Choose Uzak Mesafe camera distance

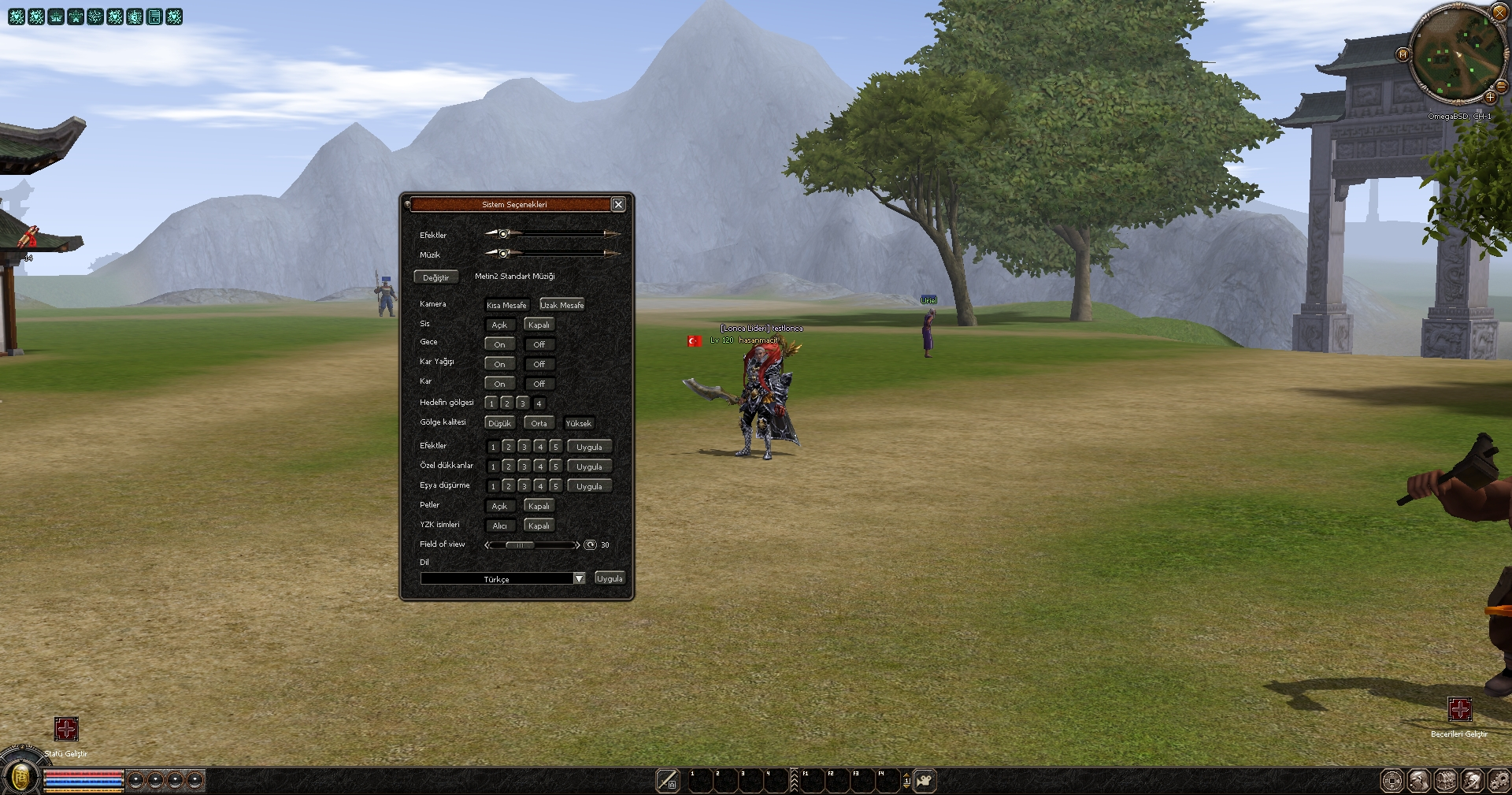coord(562,305)
